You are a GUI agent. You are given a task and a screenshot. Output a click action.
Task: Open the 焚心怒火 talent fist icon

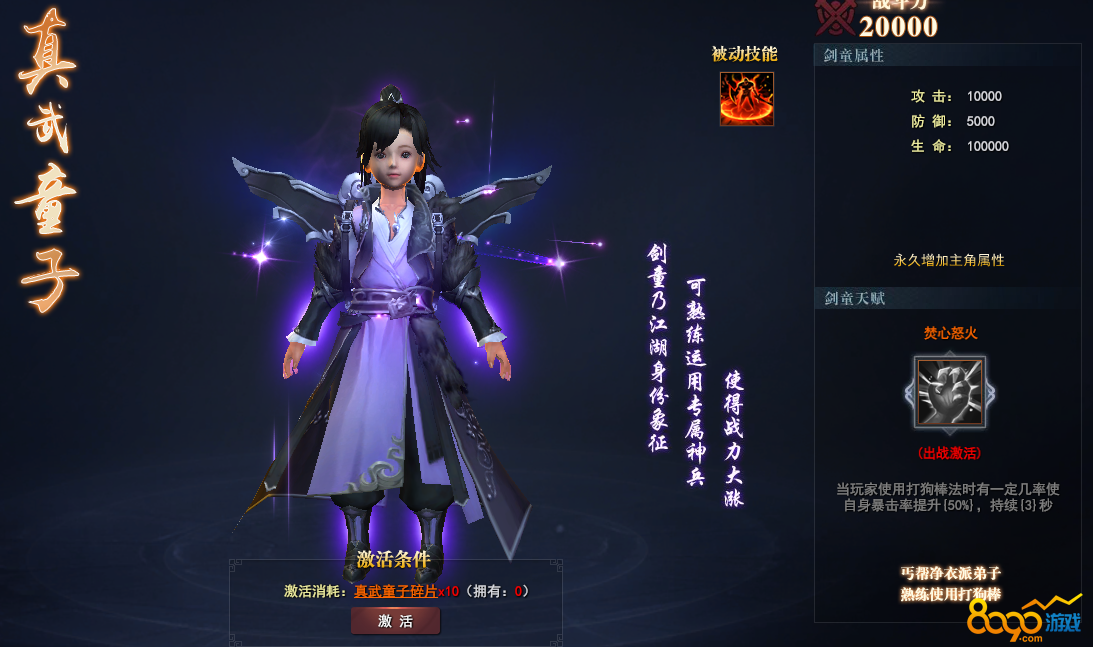coord(950,392)
